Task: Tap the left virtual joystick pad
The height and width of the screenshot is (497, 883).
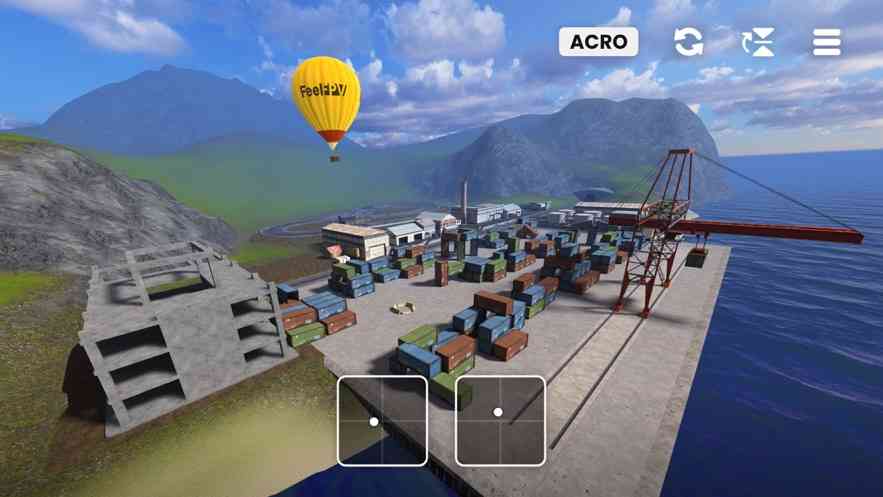Action: [x=382, y=420]
